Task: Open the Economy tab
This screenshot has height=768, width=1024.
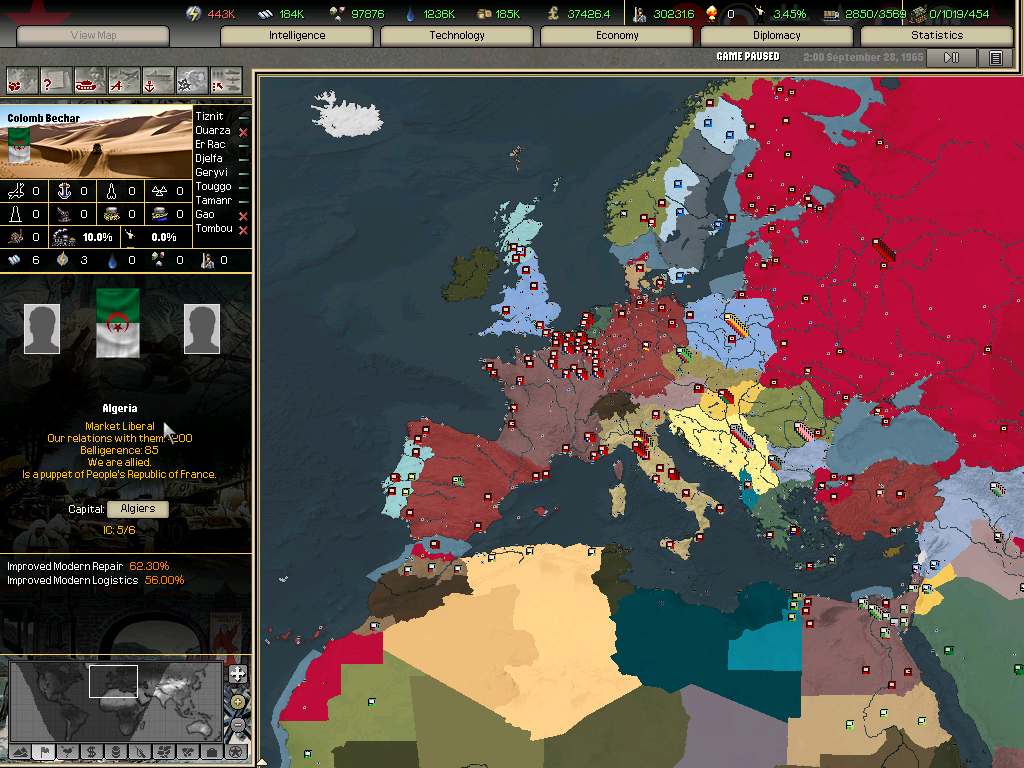Action: [617, 36]
